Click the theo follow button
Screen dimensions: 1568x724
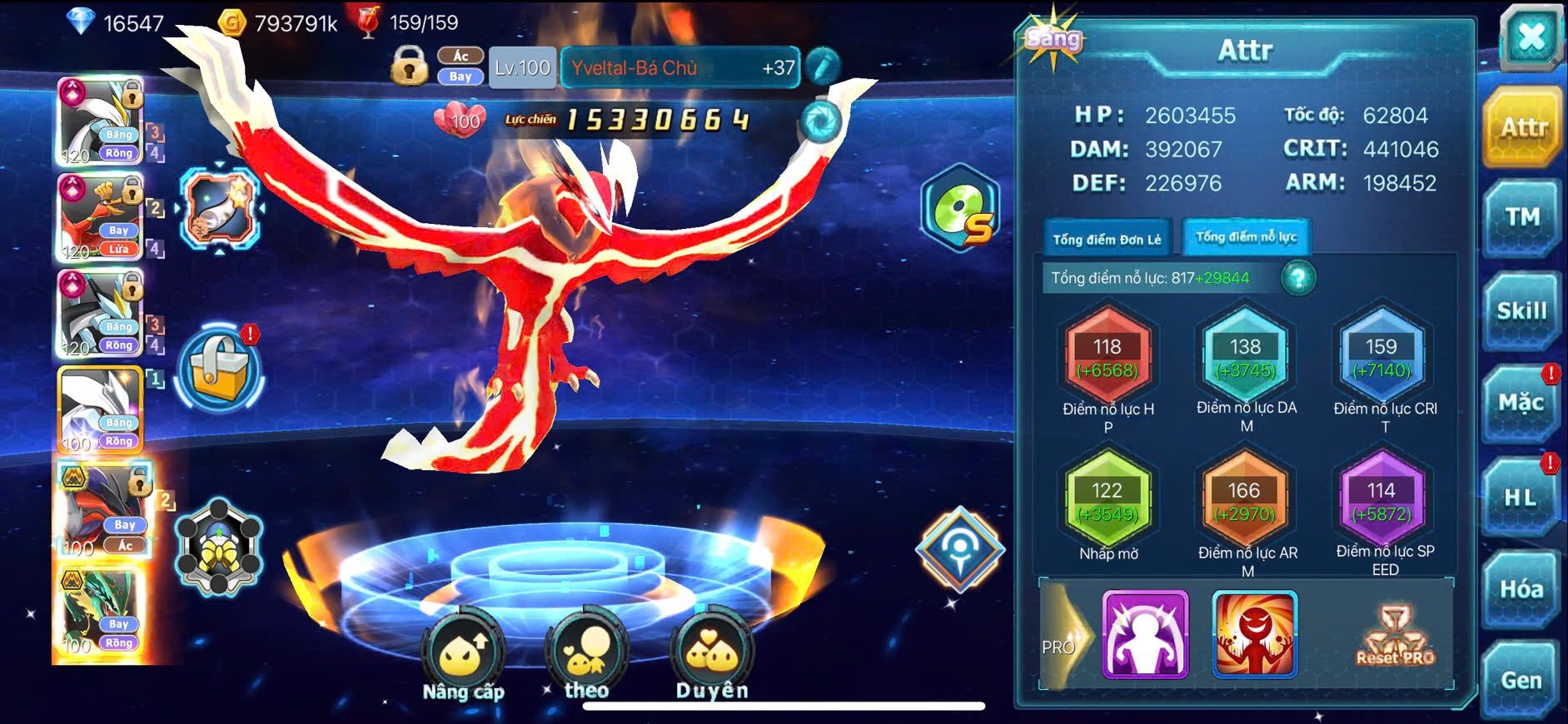586,657
